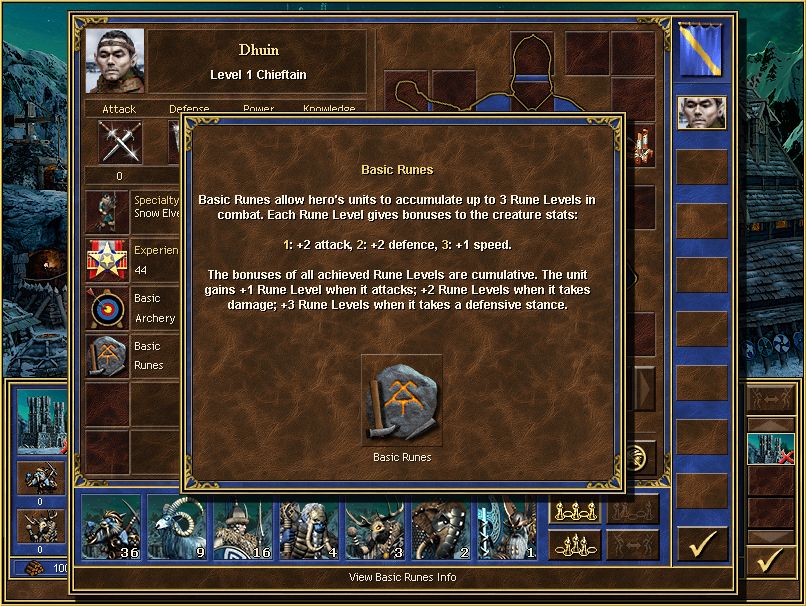Select the tusked creature stack of 4
The image size is (806, 606).
(x=309, y=527)
